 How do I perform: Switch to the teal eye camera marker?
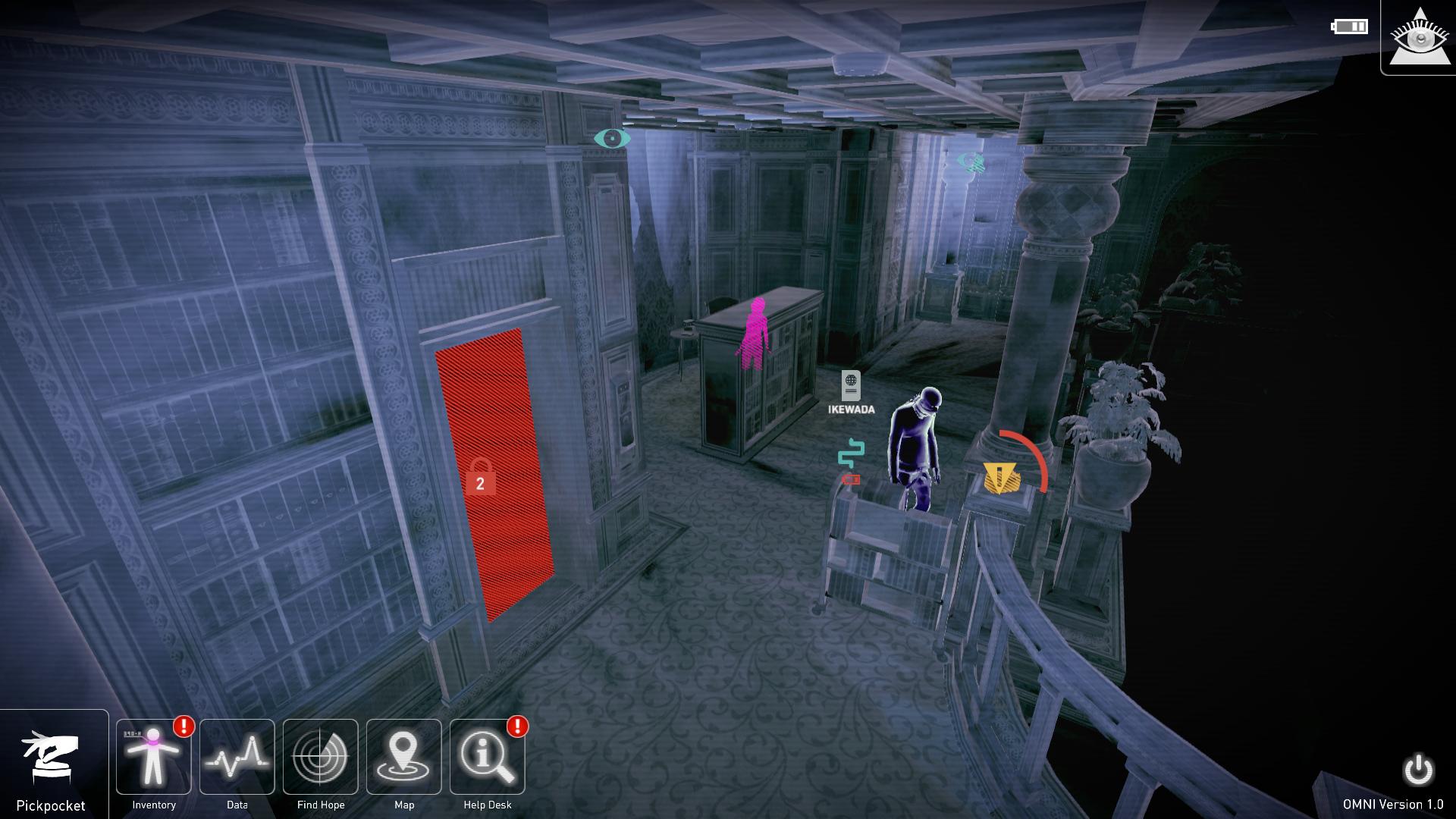tap(612, 138)
